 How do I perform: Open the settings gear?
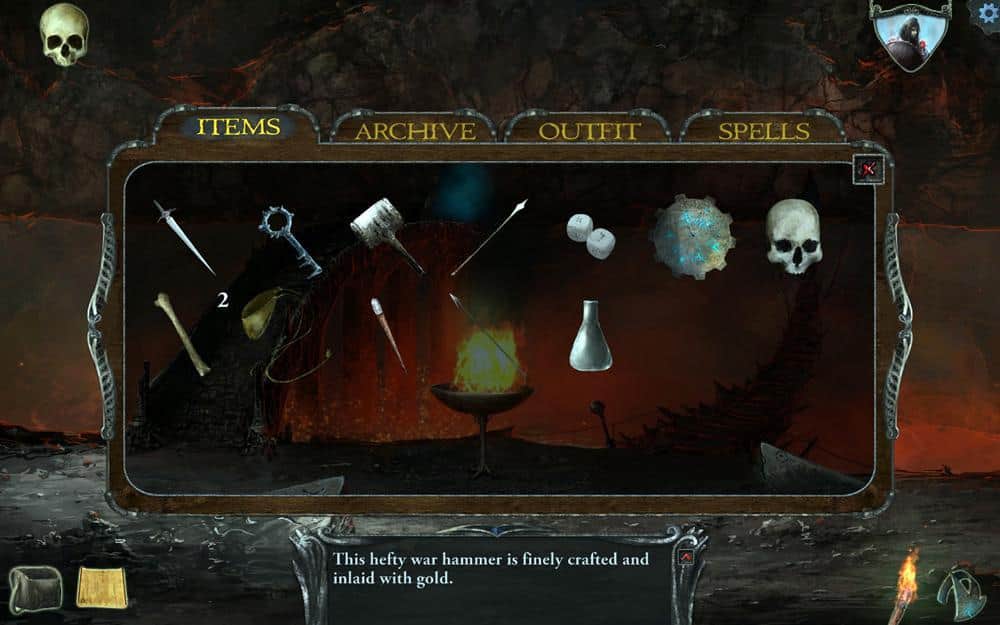[x=987, y=14]
